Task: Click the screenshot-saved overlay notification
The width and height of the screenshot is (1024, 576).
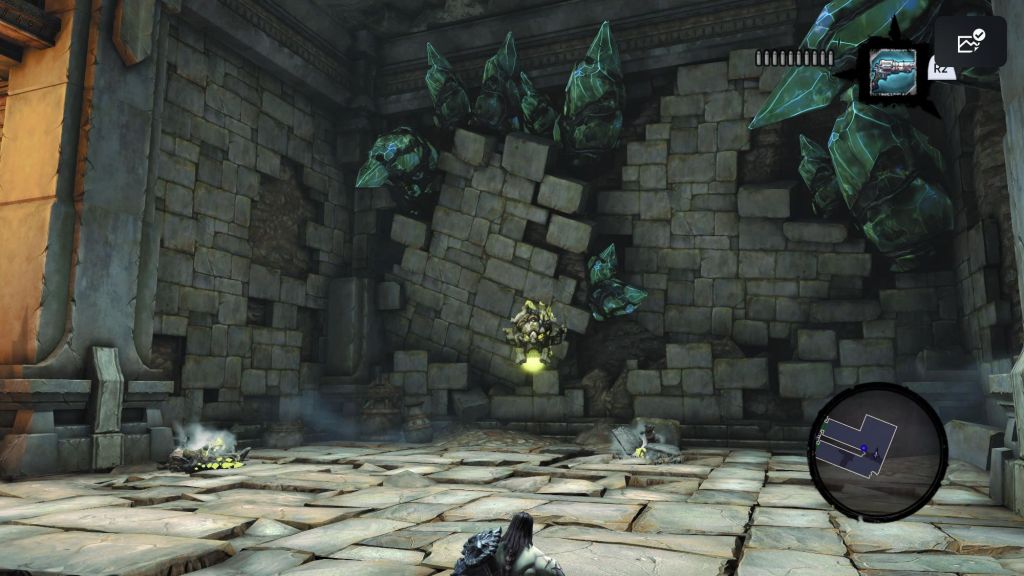Action: (970, 42)
